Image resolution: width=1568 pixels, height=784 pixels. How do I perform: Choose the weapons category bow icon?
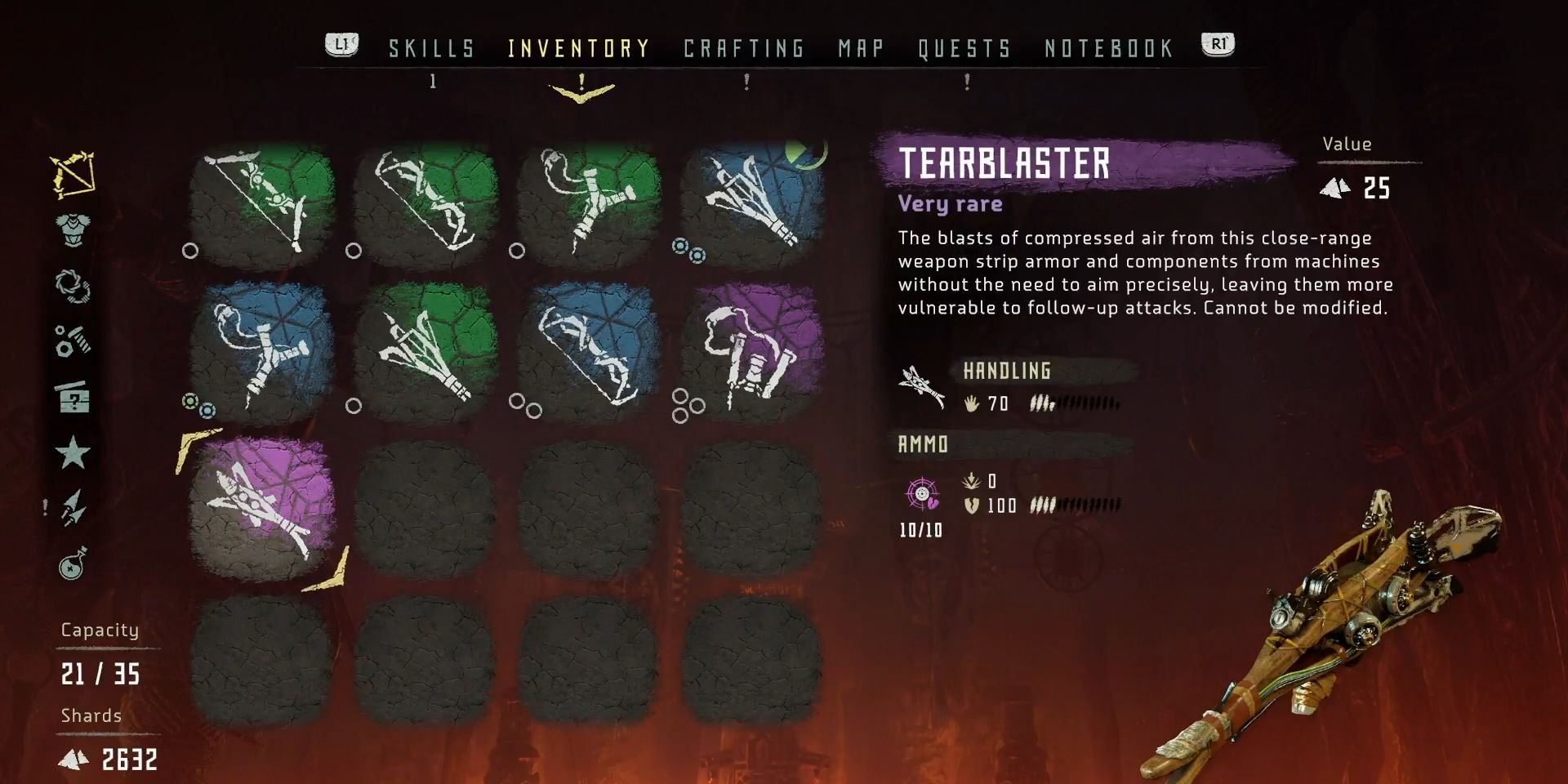point(73,175)
